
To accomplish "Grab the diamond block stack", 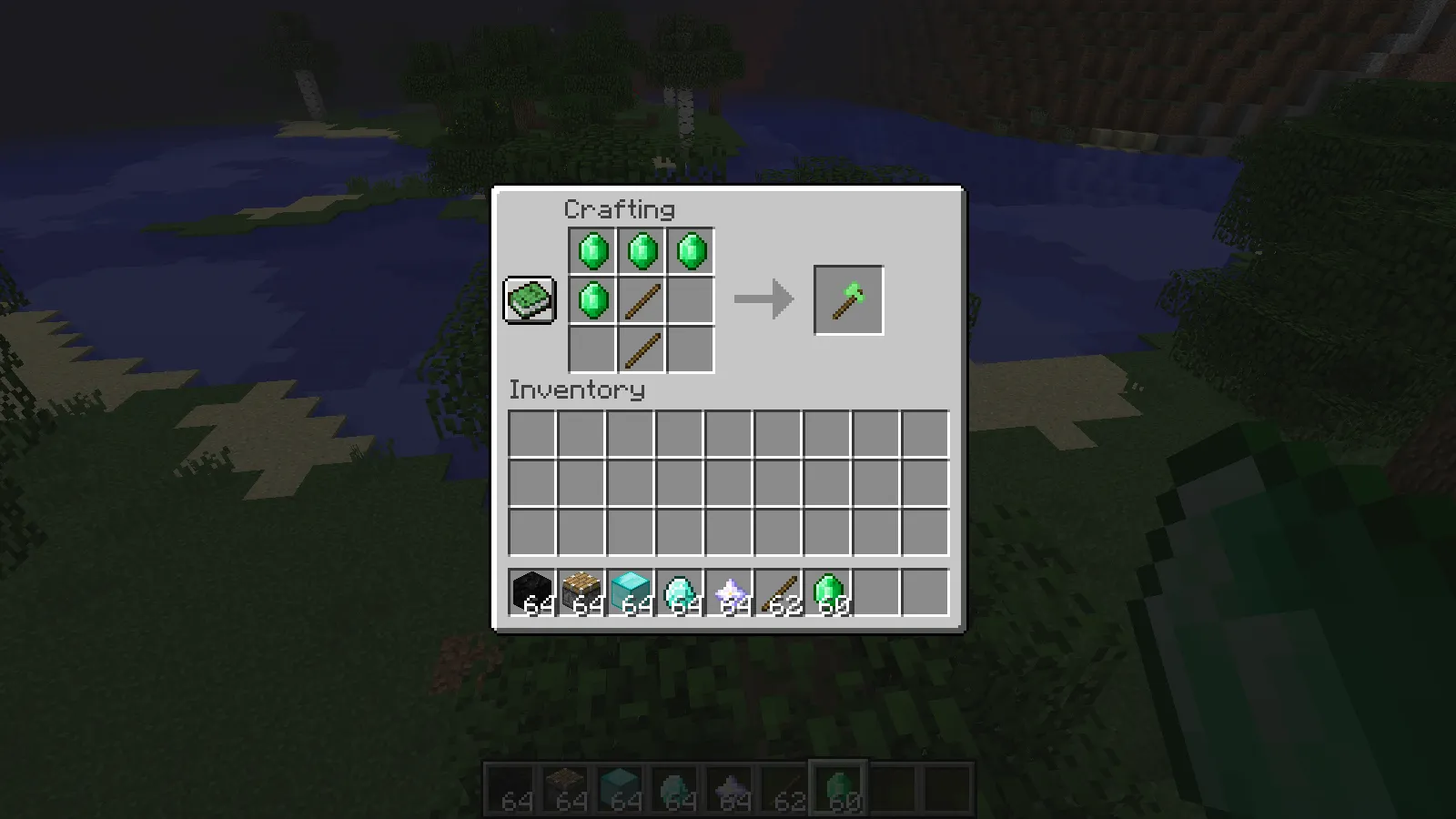I will click(x=631, y=591).
